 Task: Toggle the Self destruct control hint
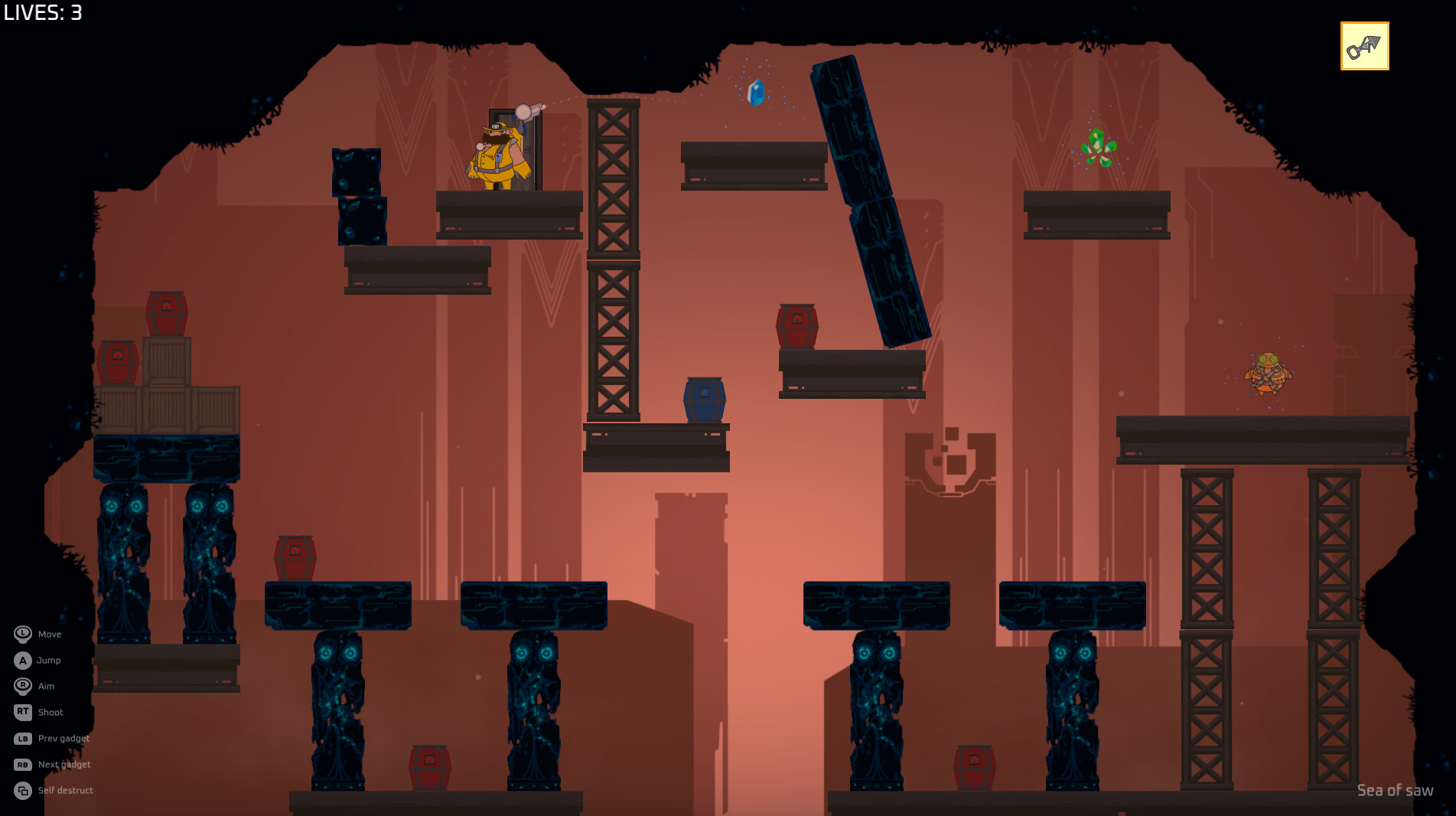[x=66, y=790]
